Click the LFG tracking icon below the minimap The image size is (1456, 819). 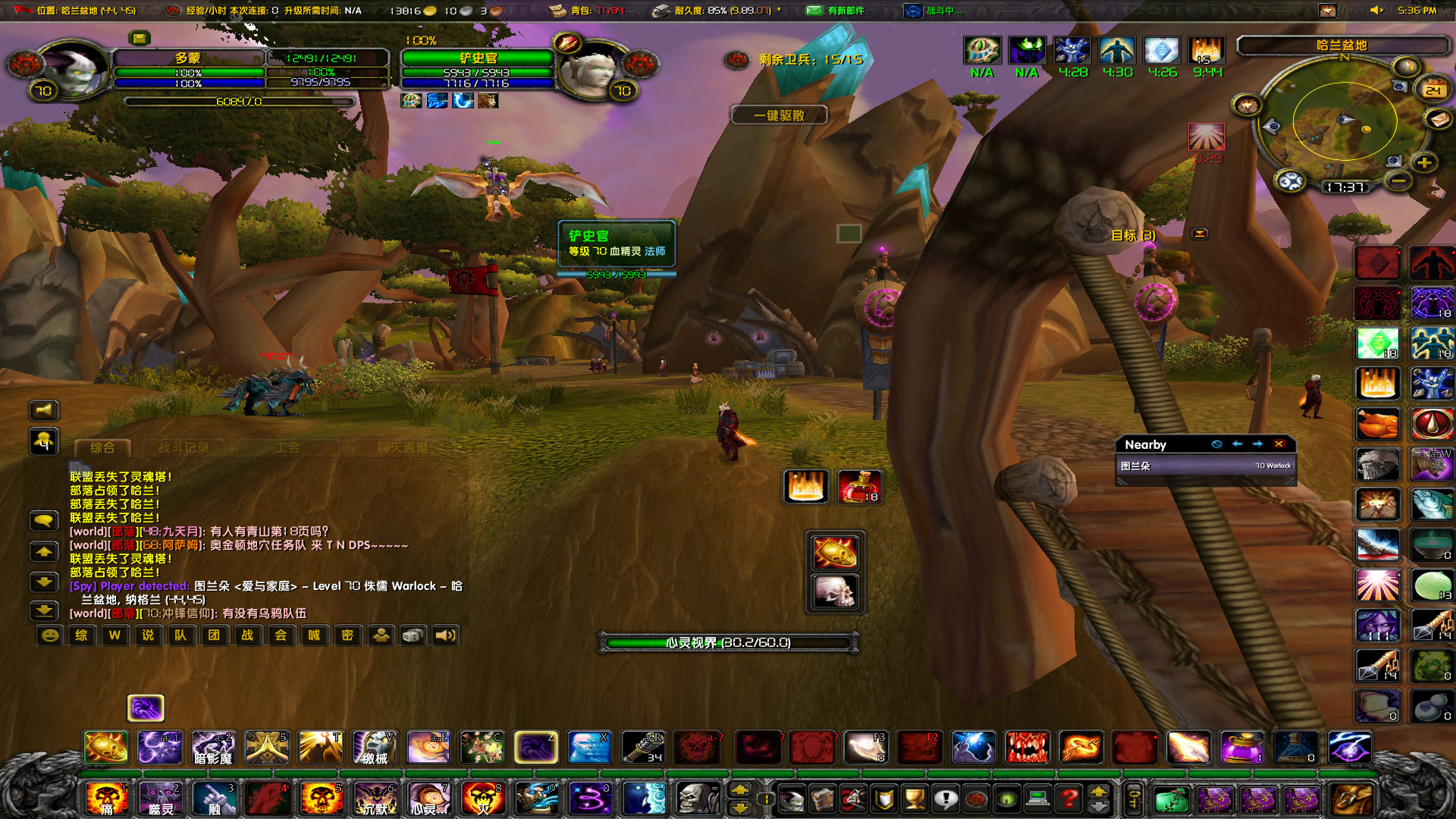(x=1291, y=181)
